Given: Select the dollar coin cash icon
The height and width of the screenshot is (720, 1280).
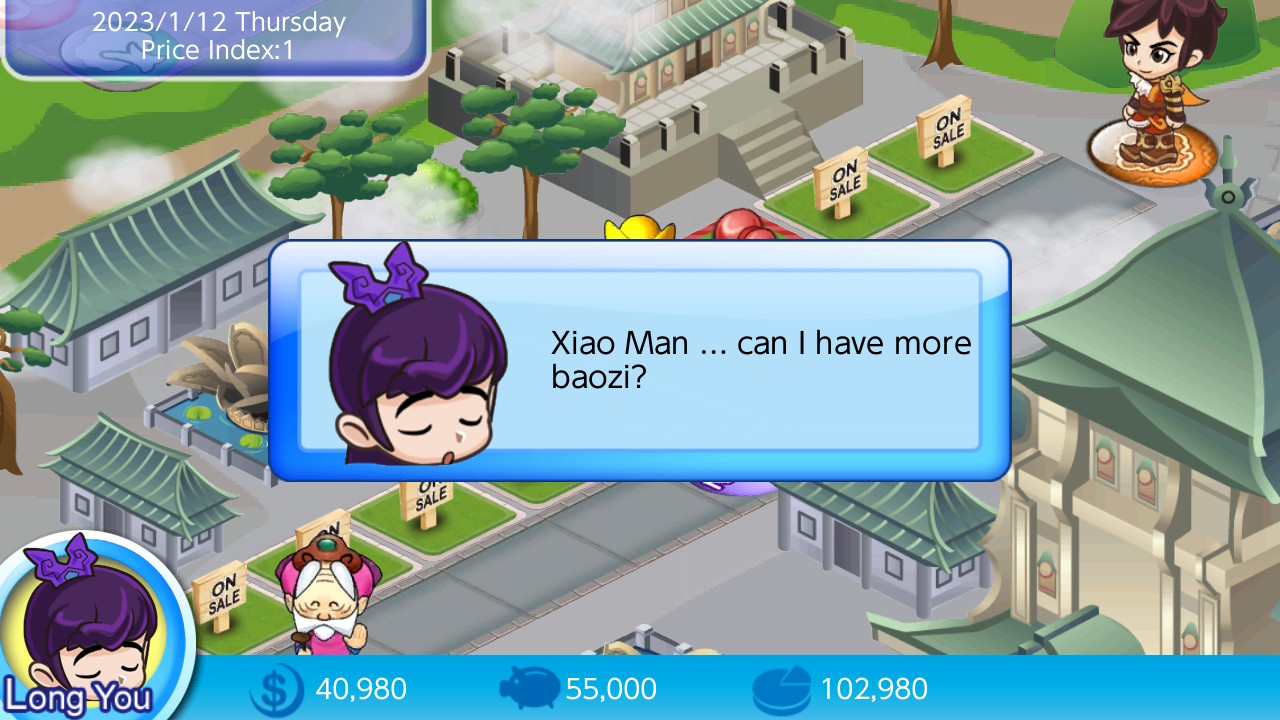Looking at the screenshot, I should pyautogui.click(x=275, y=688).
